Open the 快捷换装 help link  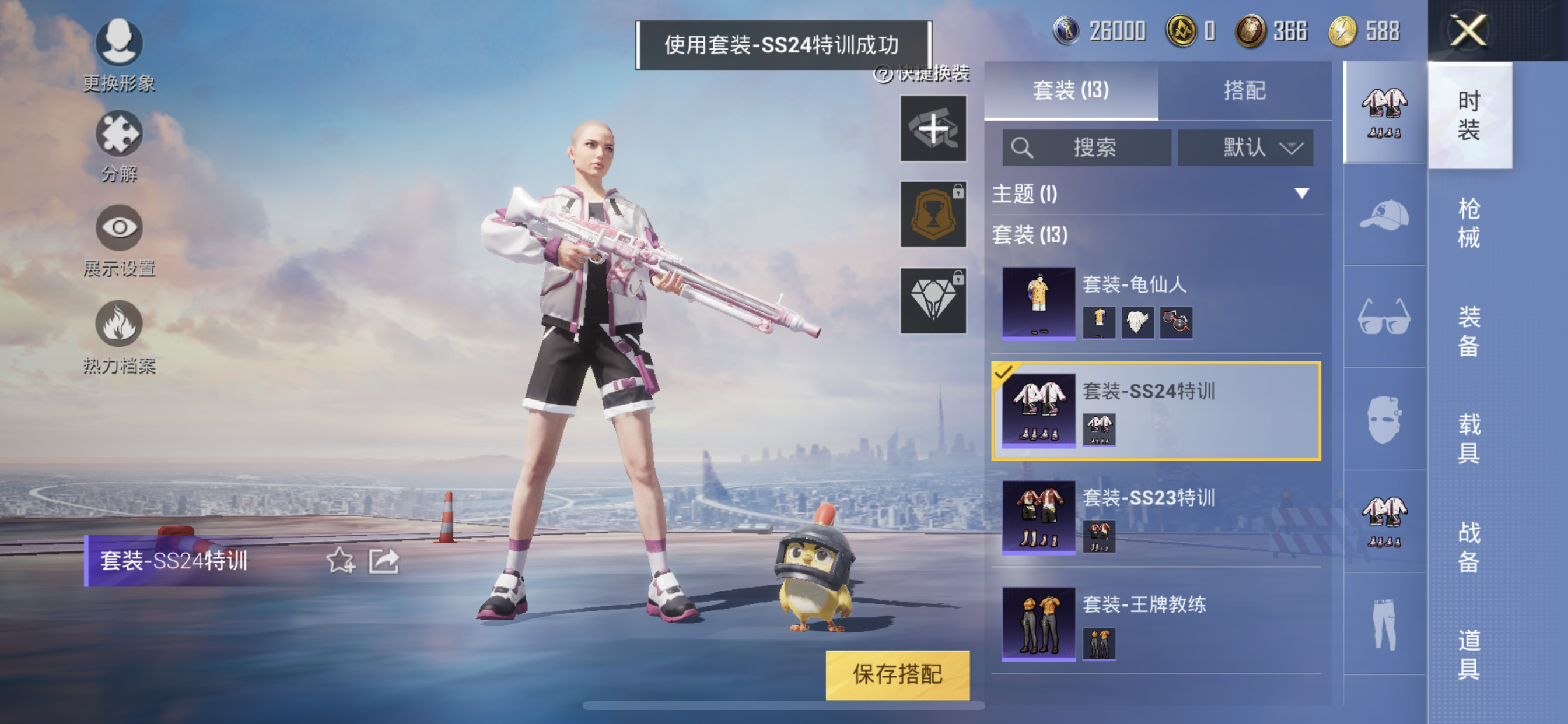coord(928,76)
